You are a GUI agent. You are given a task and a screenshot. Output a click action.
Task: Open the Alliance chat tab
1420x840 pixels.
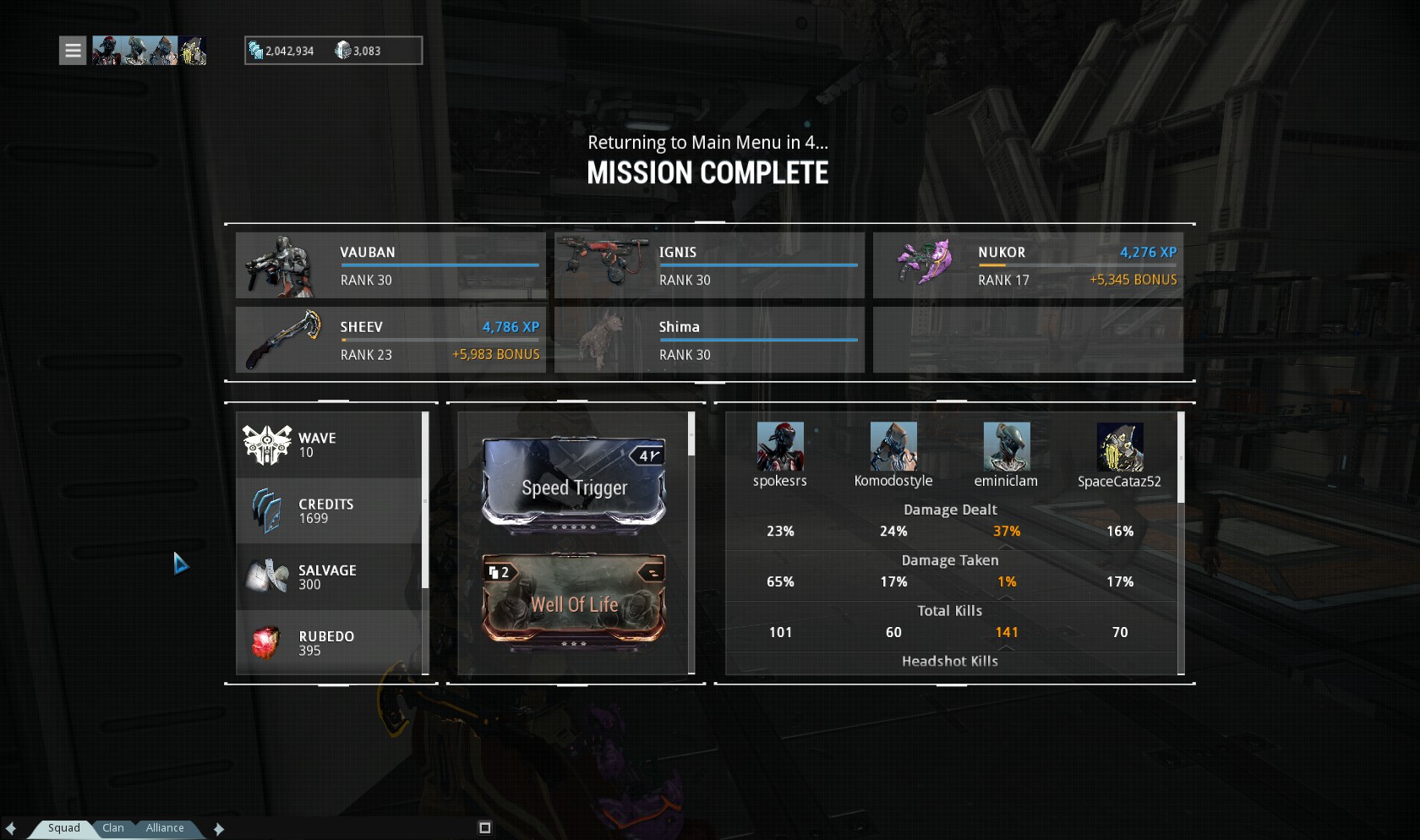pyautogui.click(x=165, y=828)
